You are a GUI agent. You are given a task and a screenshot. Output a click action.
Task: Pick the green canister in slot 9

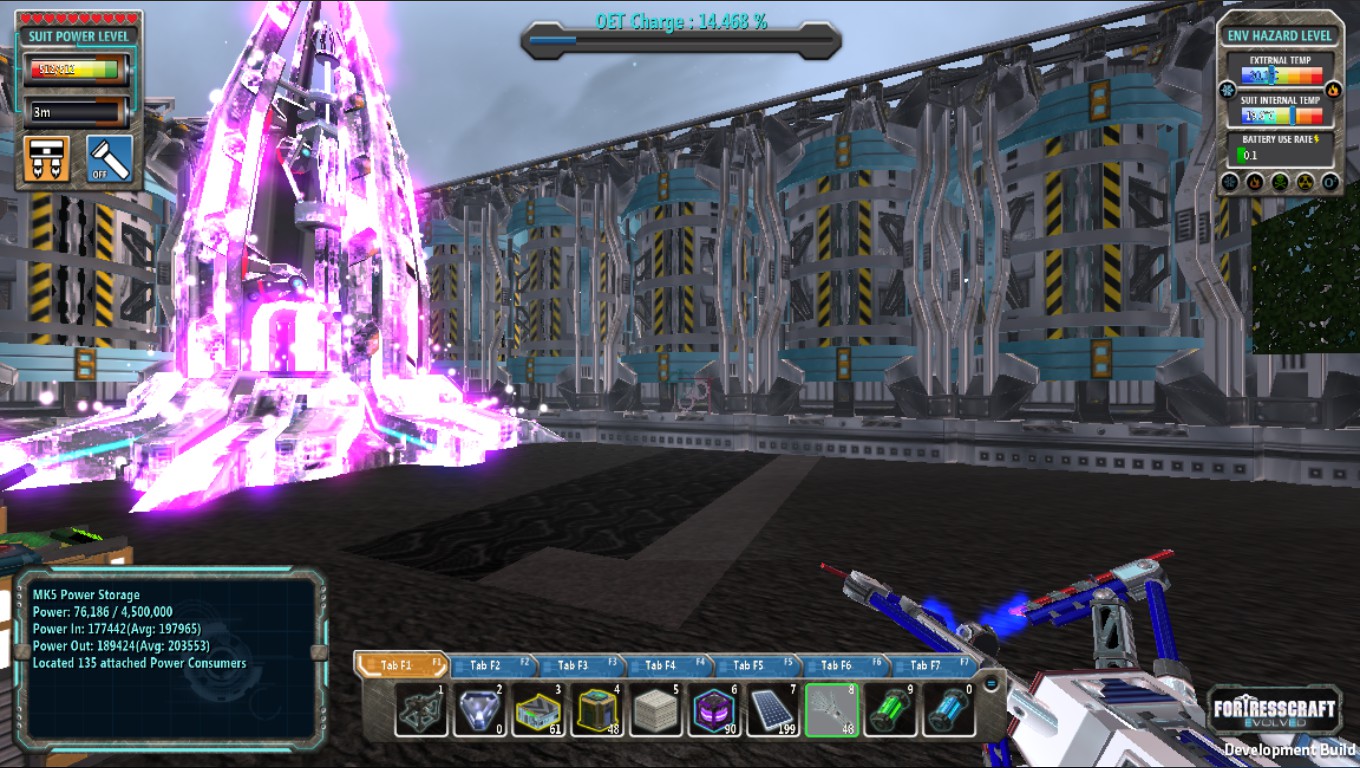coord(890,710)
